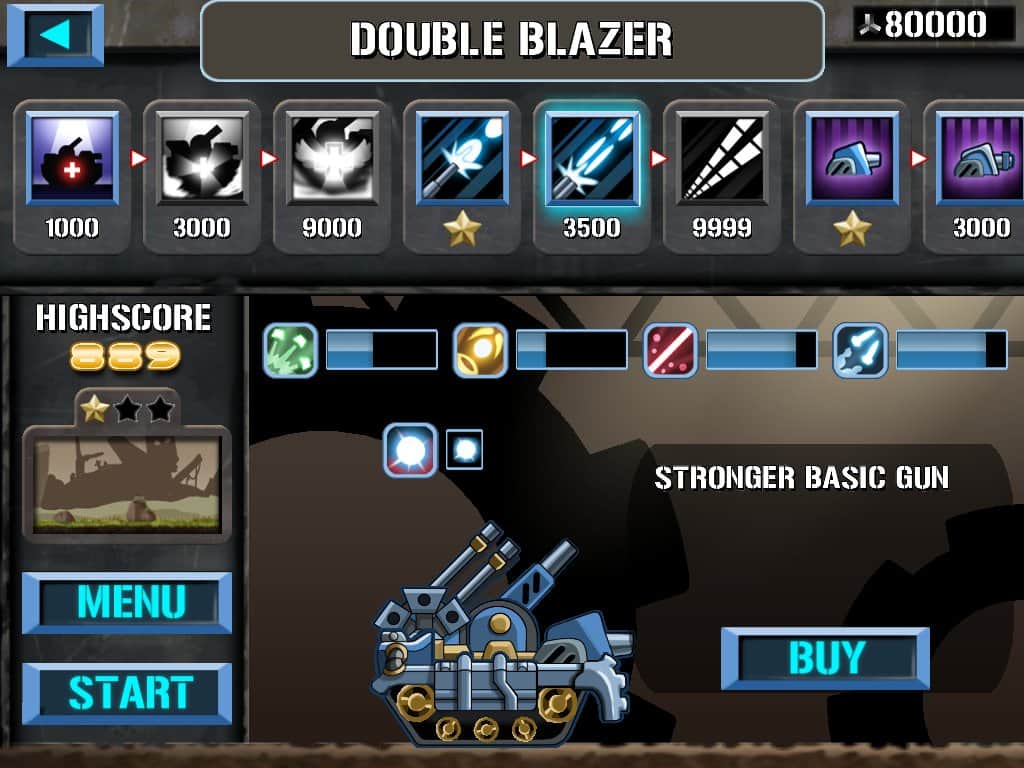
Task: Open the Menu
Action: point(127,603)
